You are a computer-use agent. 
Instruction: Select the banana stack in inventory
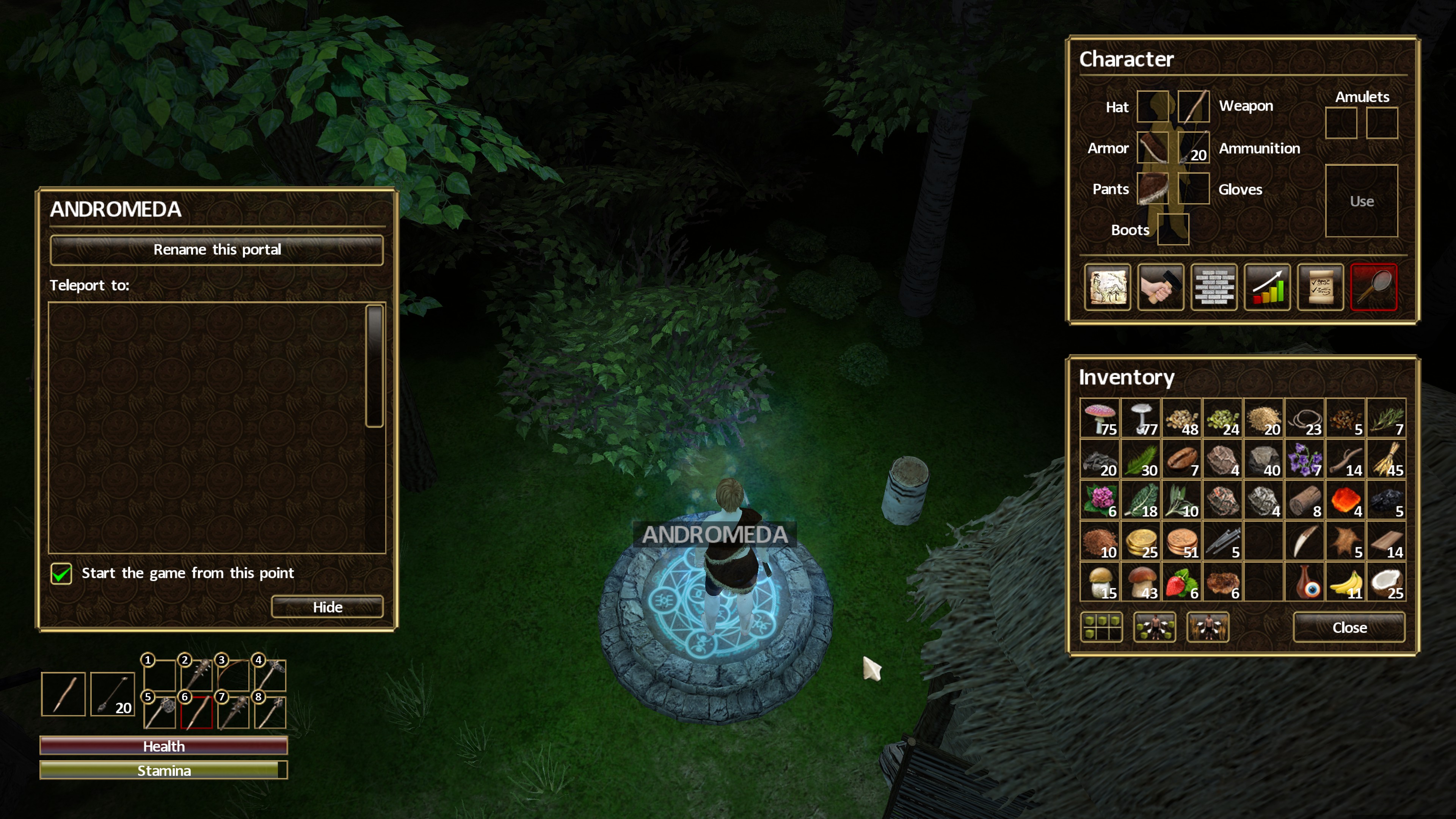[x=1345, y=582]
